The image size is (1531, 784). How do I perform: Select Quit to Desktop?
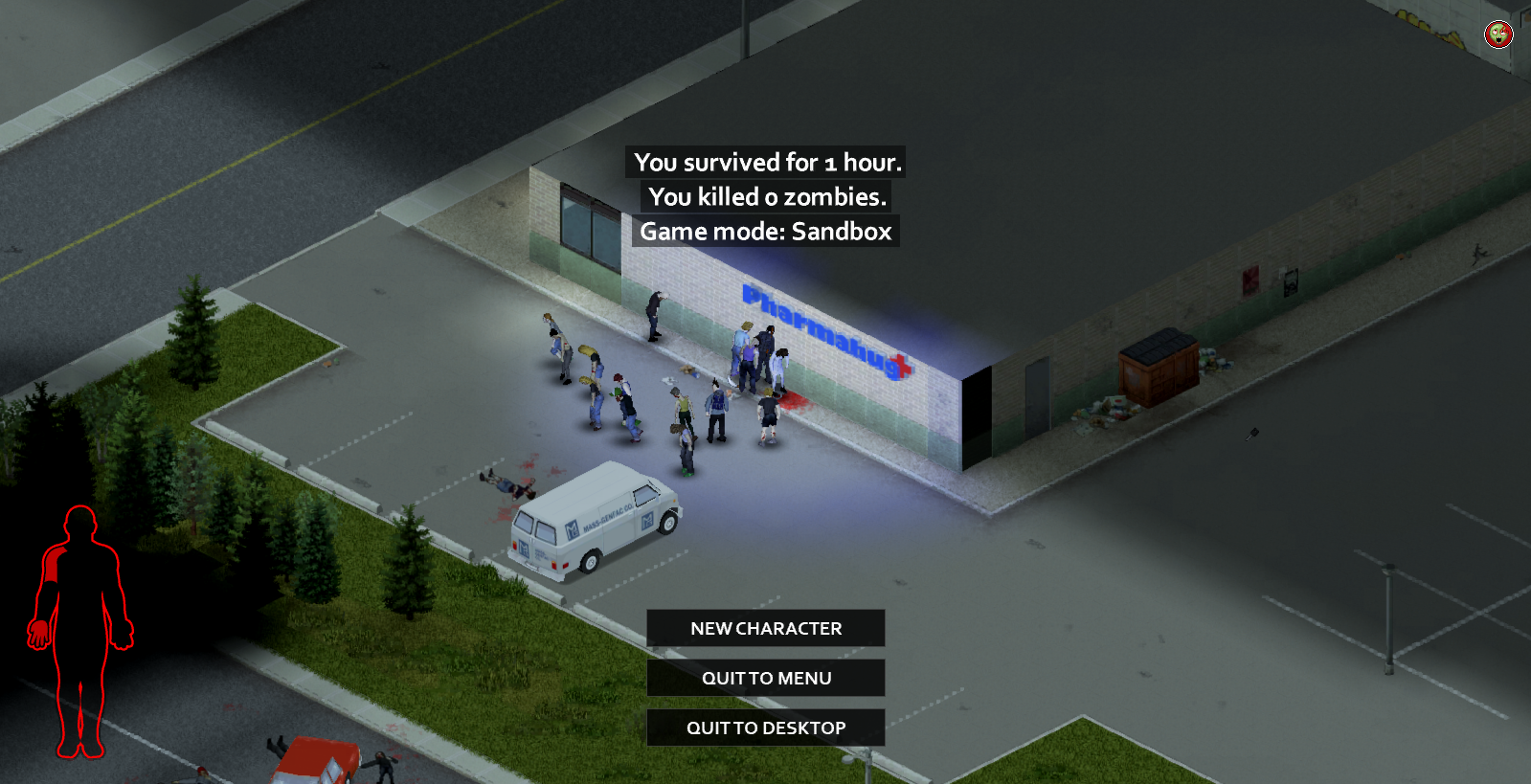(x=766, y=728)
